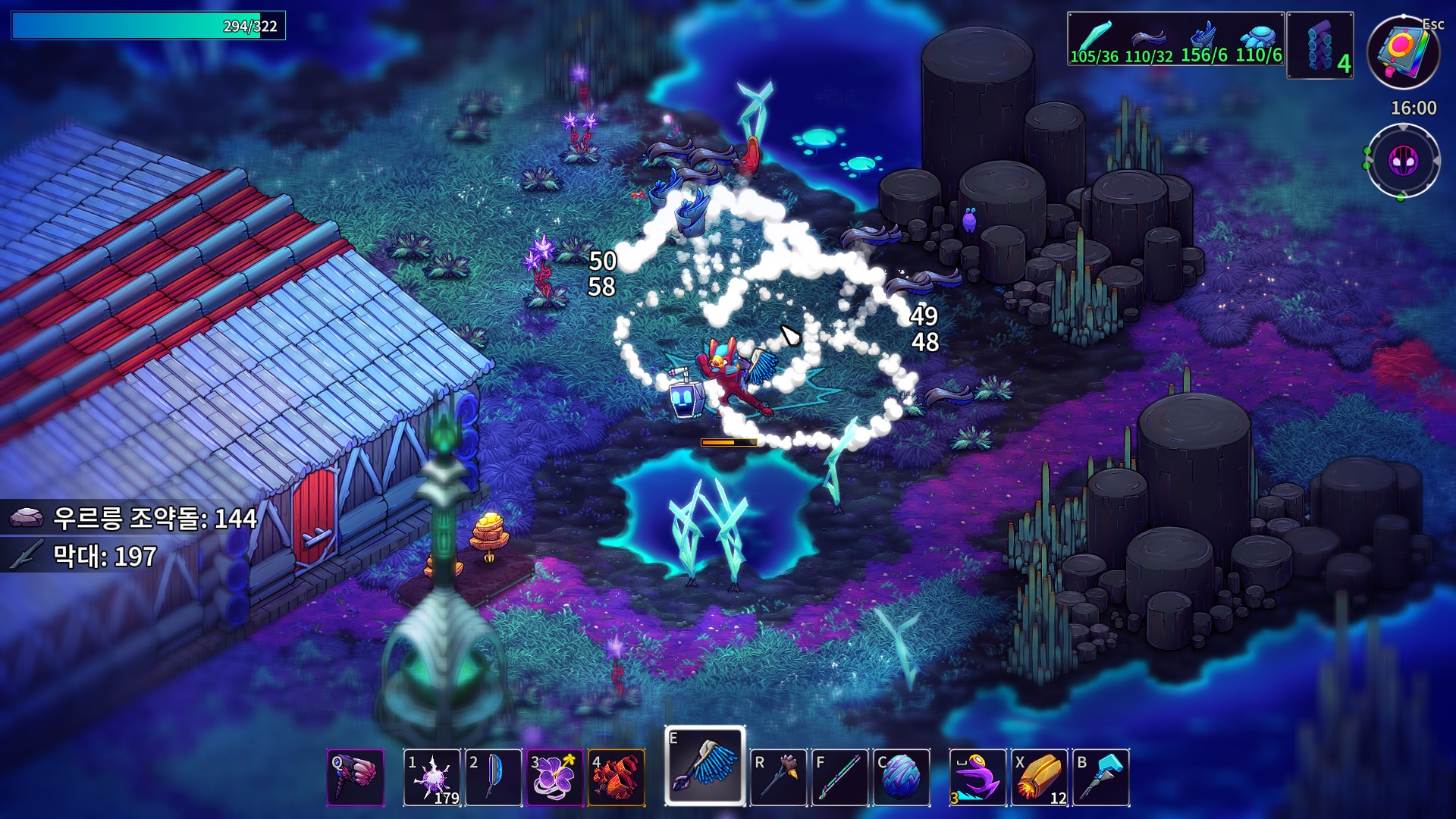Select the pink shell hammer slot
The height and width of the screenshot is (819, 1456).
356,777
